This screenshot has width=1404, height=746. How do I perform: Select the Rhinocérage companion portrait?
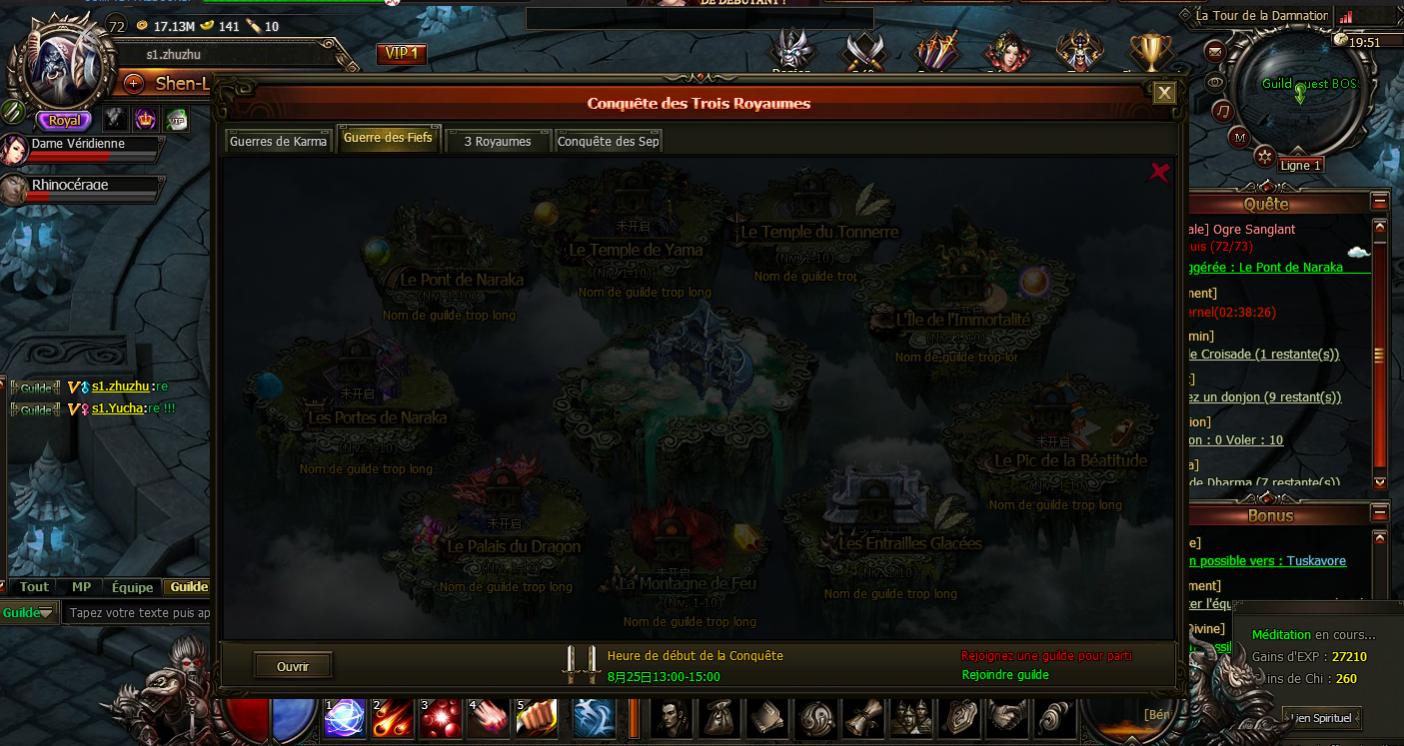(x=14, y=190)
